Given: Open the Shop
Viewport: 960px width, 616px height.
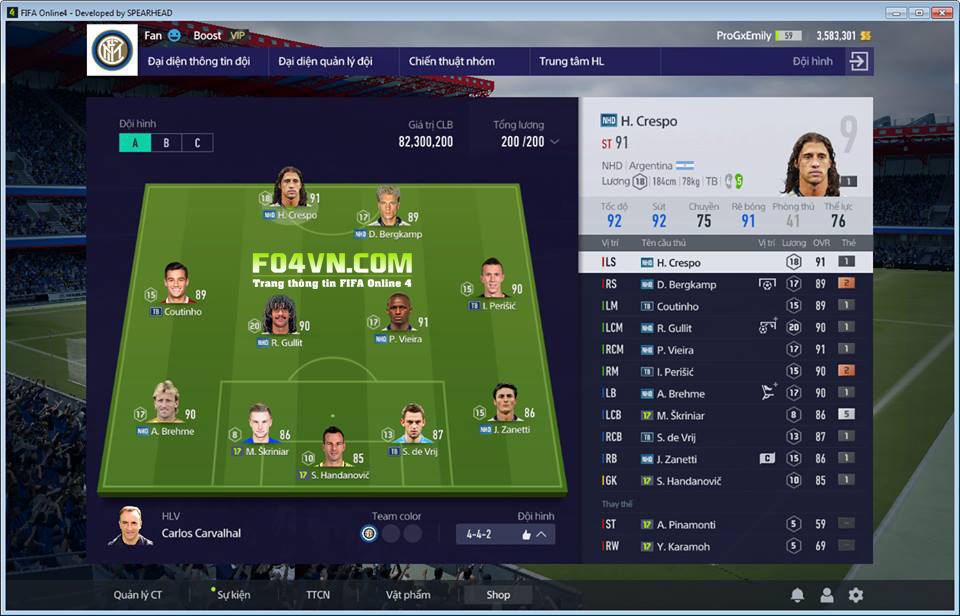Looking at the screenshot, I should (x=498, y=595).
